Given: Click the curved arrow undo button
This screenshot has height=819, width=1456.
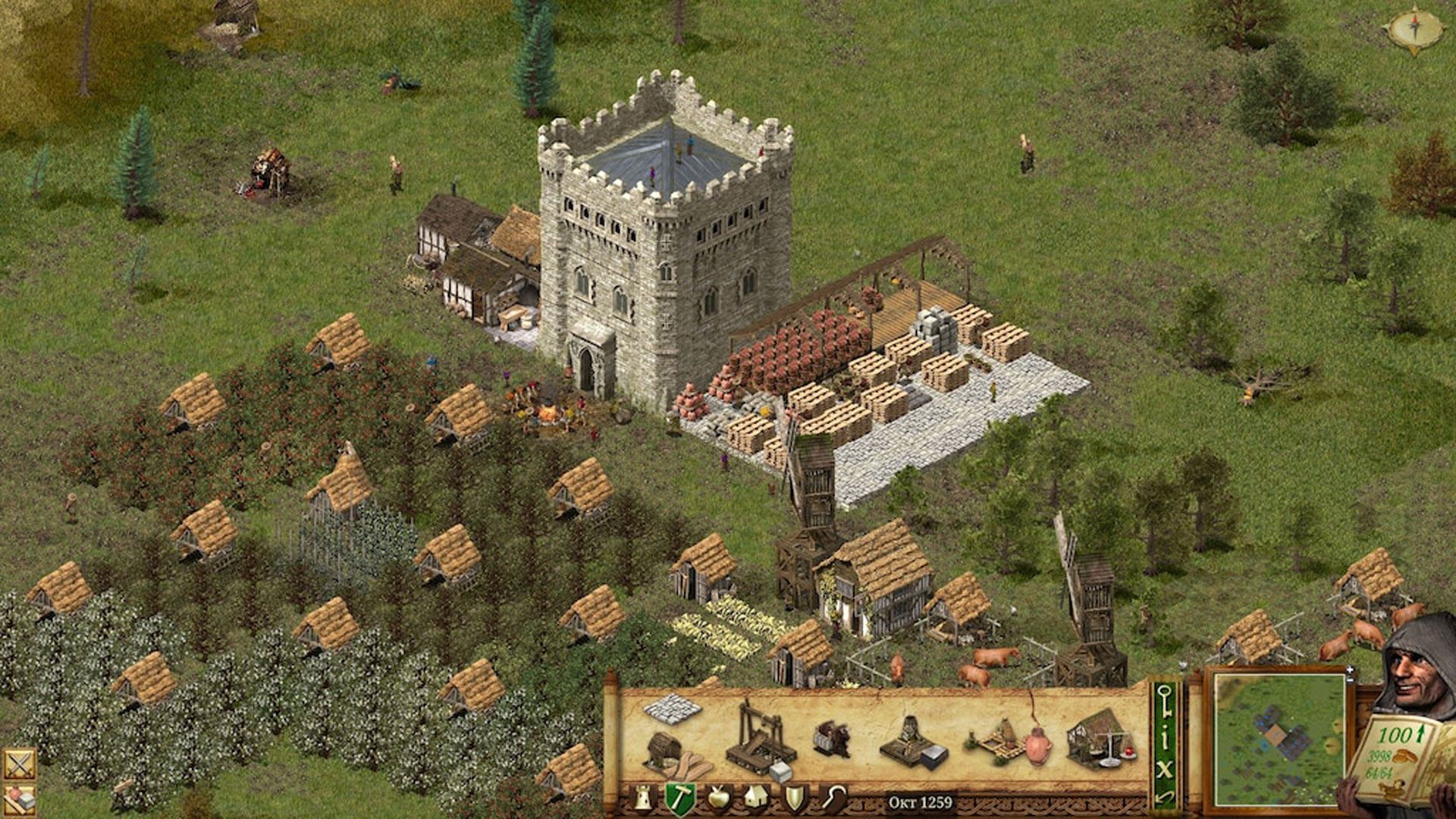Looking at the screenshot, I should [1166, 796].
